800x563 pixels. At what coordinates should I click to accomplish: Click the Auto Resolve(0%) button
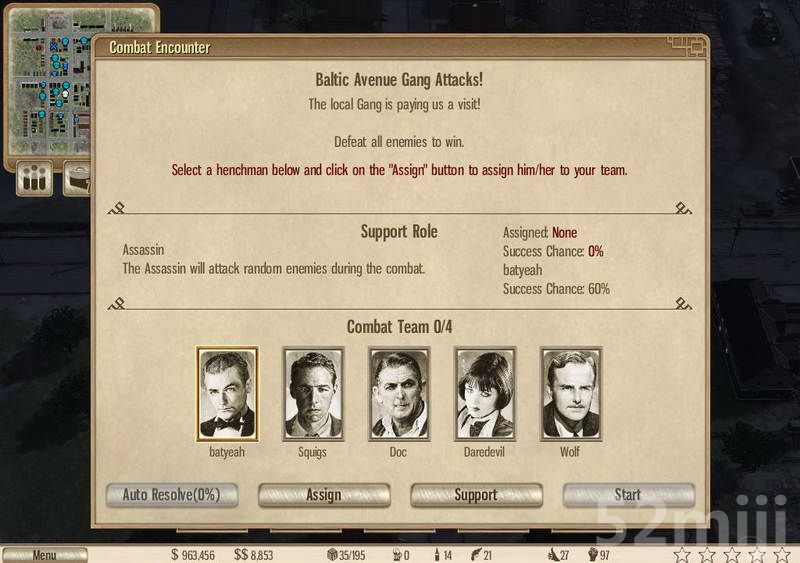[x=171, y=495]
